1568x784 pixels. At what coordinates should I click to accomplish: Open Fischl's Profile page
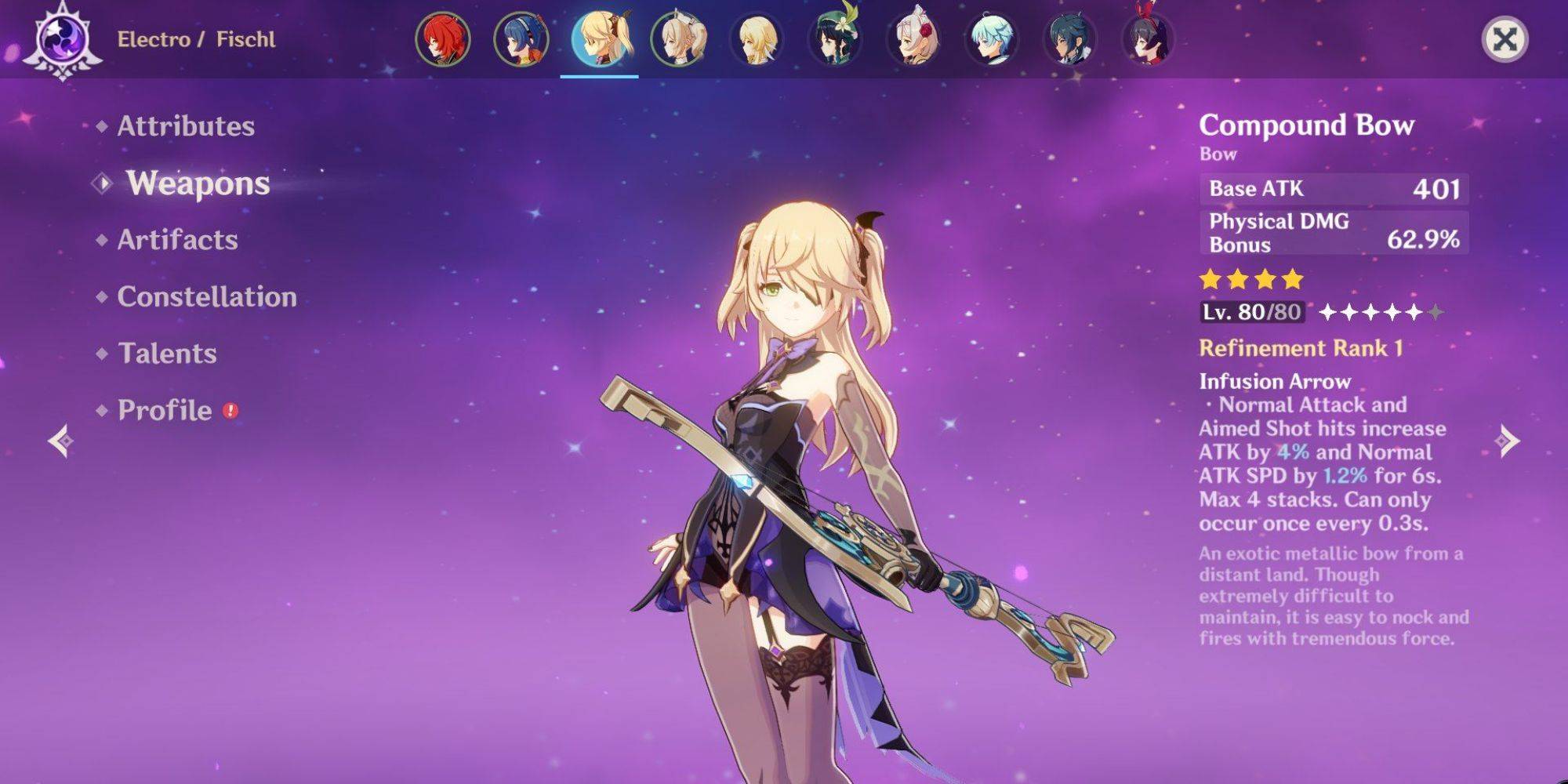pyautogui.click(x=165, y=410)
